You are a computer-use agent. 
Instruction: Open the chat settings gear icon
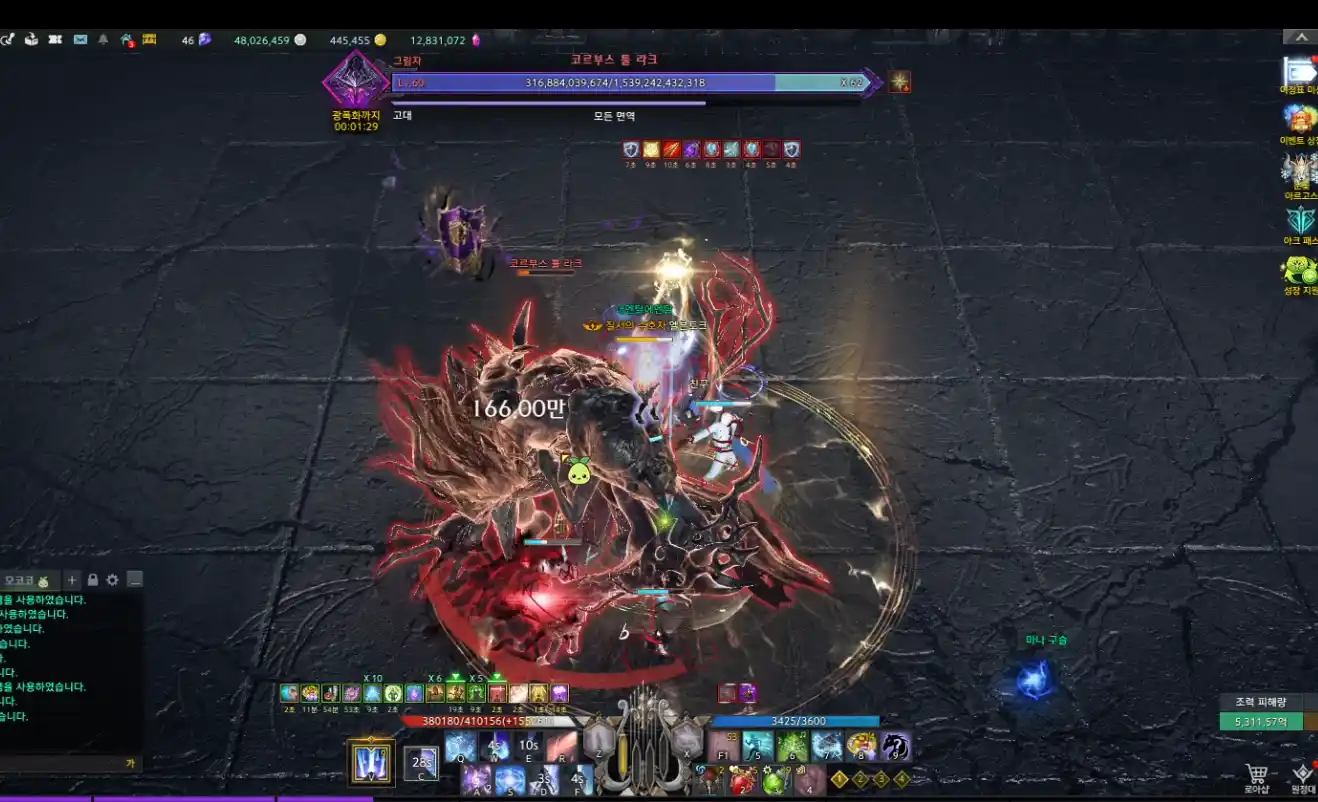click(113, 580)
